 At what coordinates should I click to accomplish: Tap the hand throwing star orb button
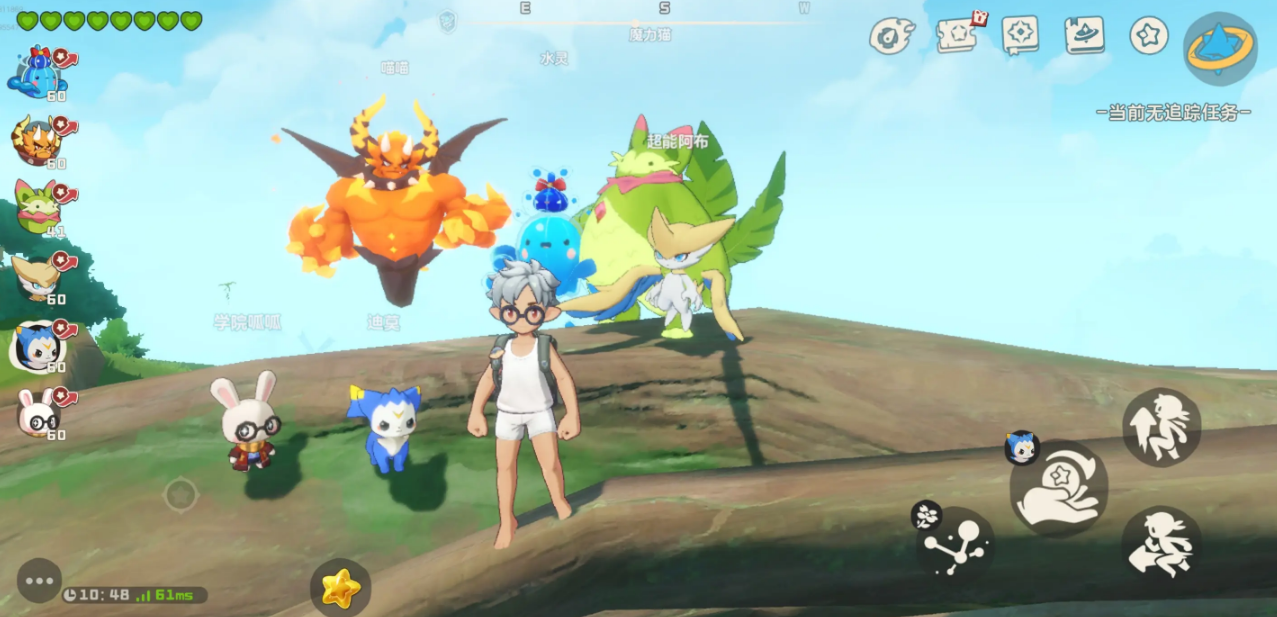pyautogui.click(x=1059, y=488)
